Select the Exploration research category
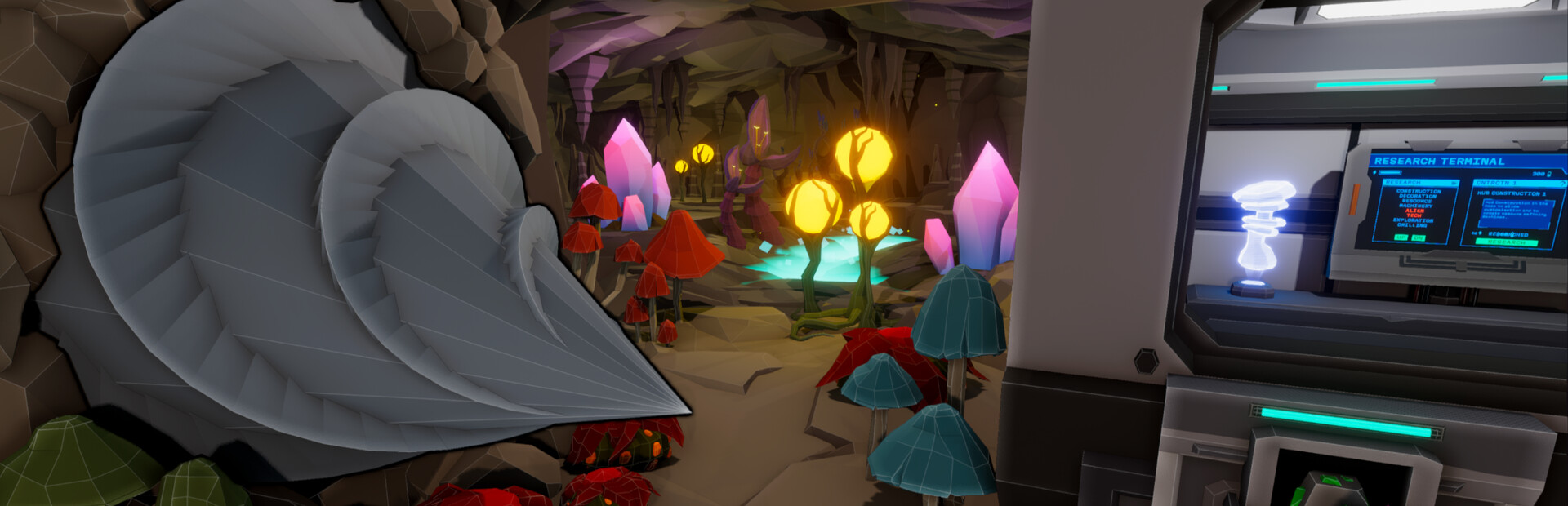 pyautogui.click(x=1414, y=220)
